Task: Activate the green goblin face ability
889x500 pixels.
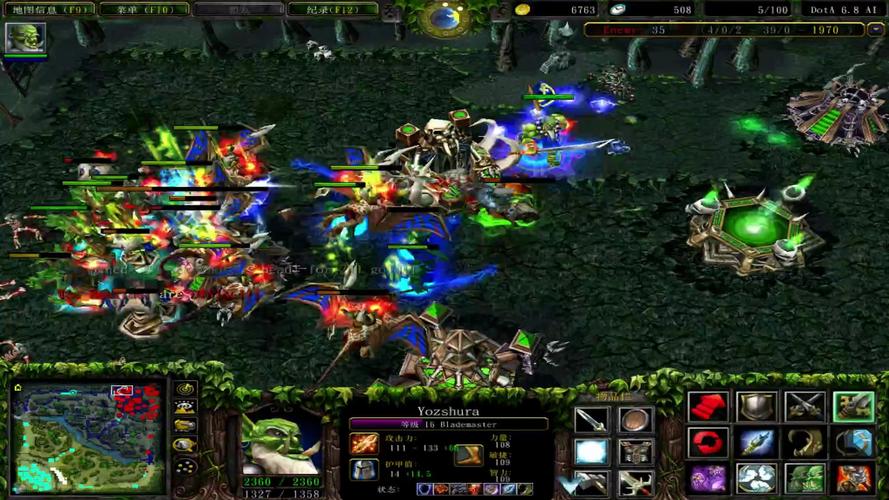Action: pyautogui.click(x=804, y=477)
